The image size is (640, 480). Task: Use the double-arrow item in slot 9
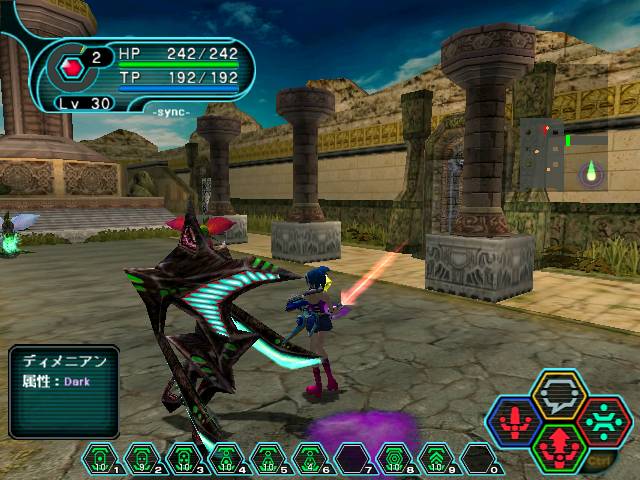(436, 459)
